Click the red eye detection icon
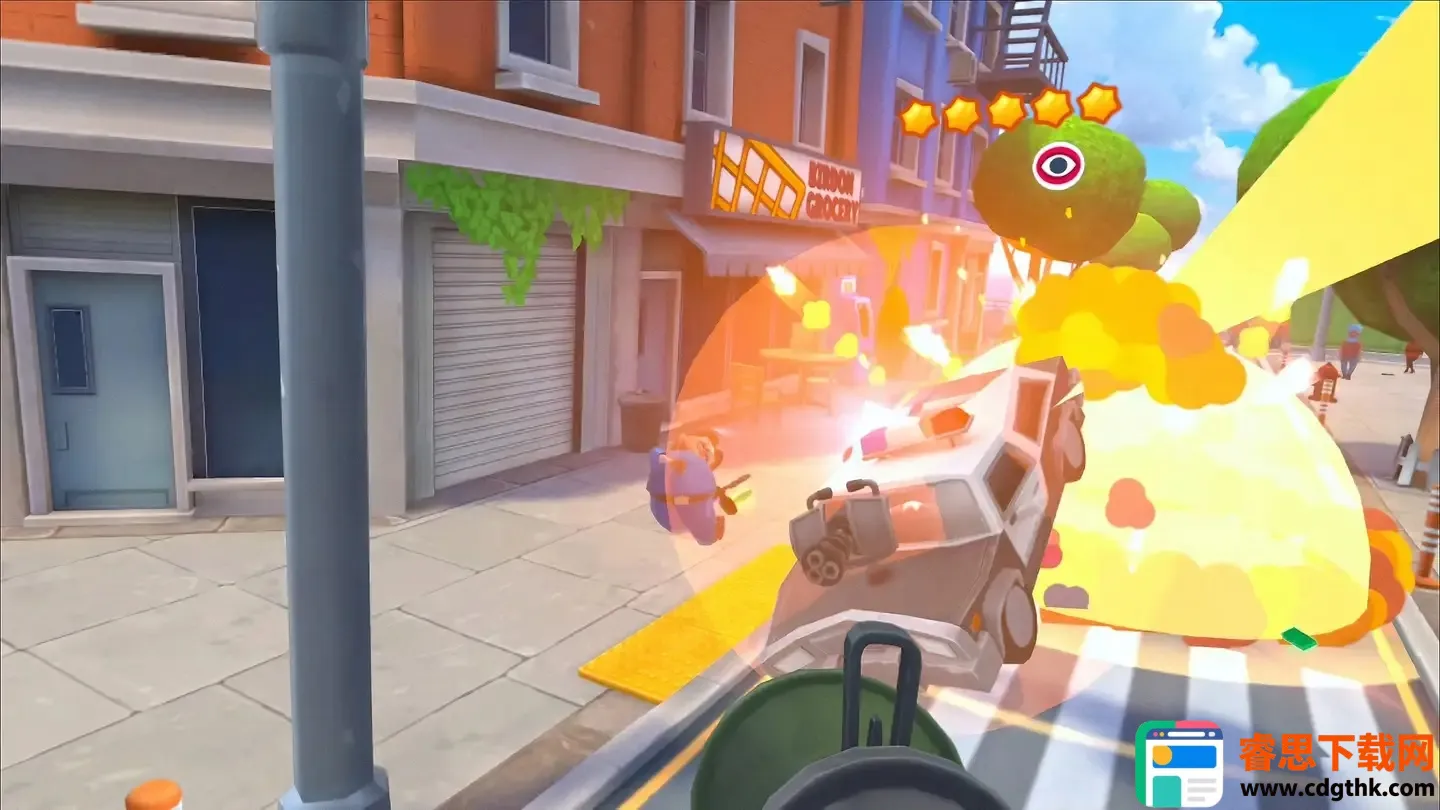Image resolution: width=1440 pixels, height=810 pixels. tap(1058, 165)
